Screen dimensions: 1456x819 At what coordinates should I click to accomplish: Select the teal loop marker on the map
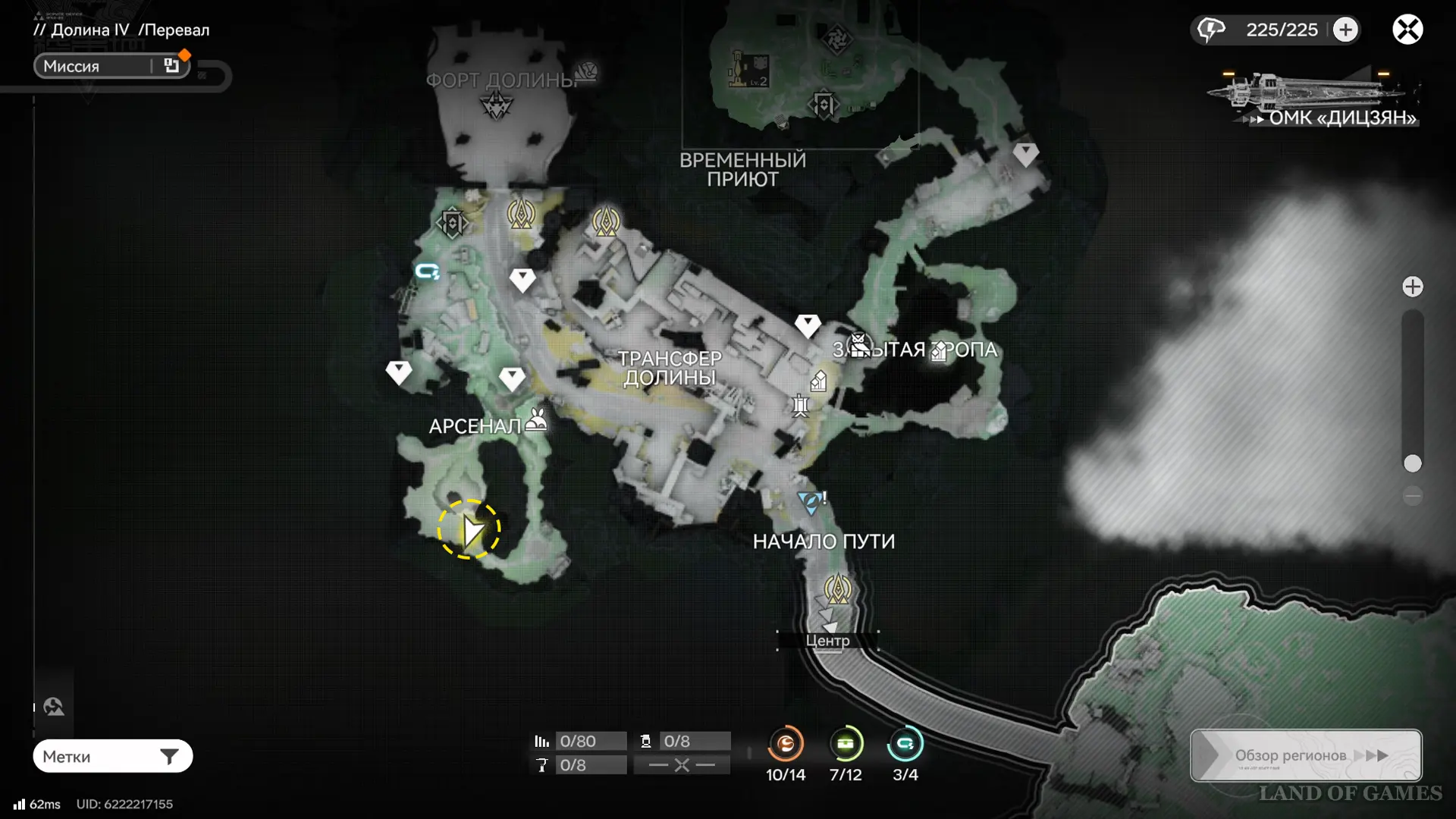427,271
